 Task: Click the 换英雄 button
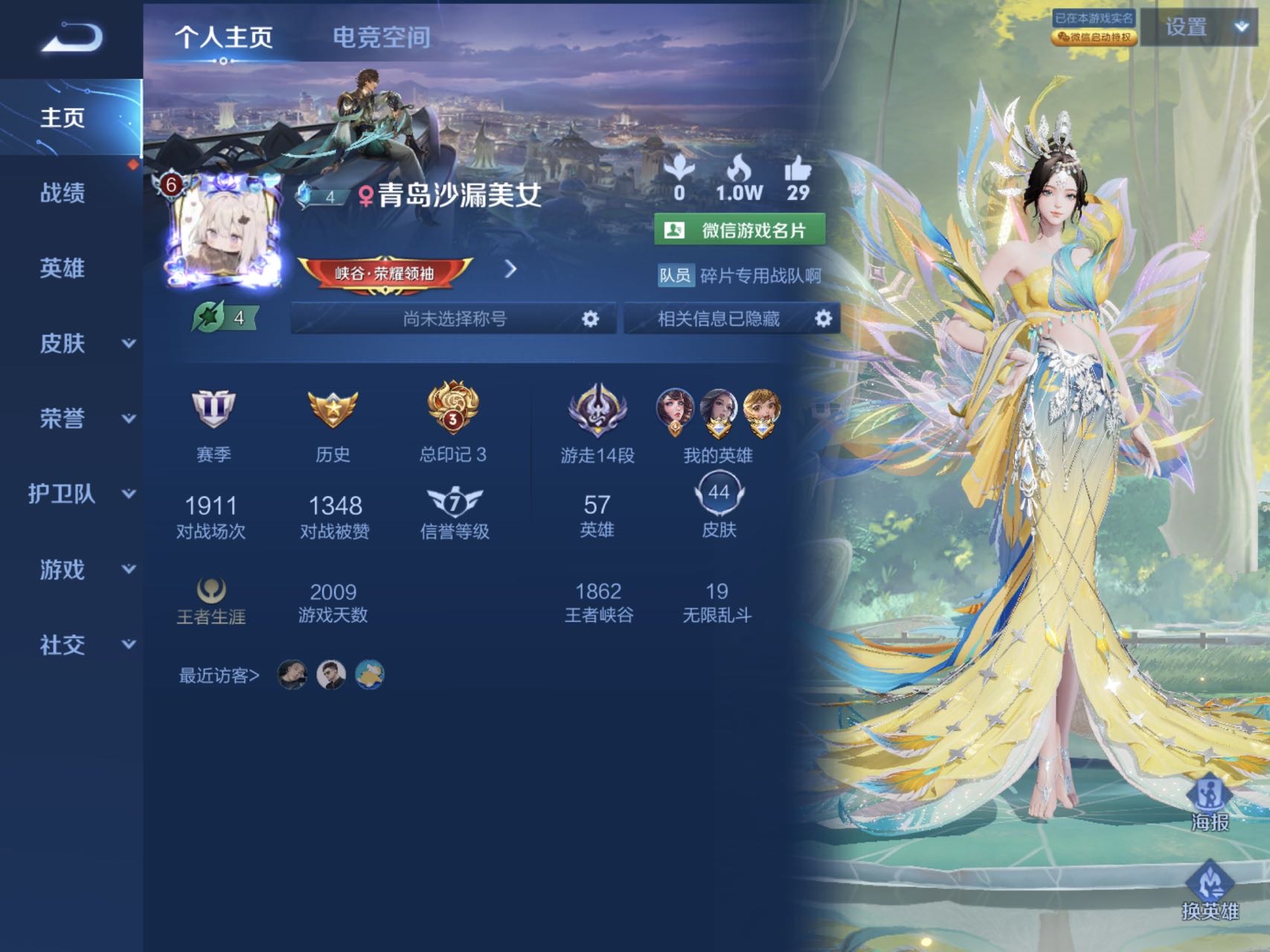coord(1210,892)
